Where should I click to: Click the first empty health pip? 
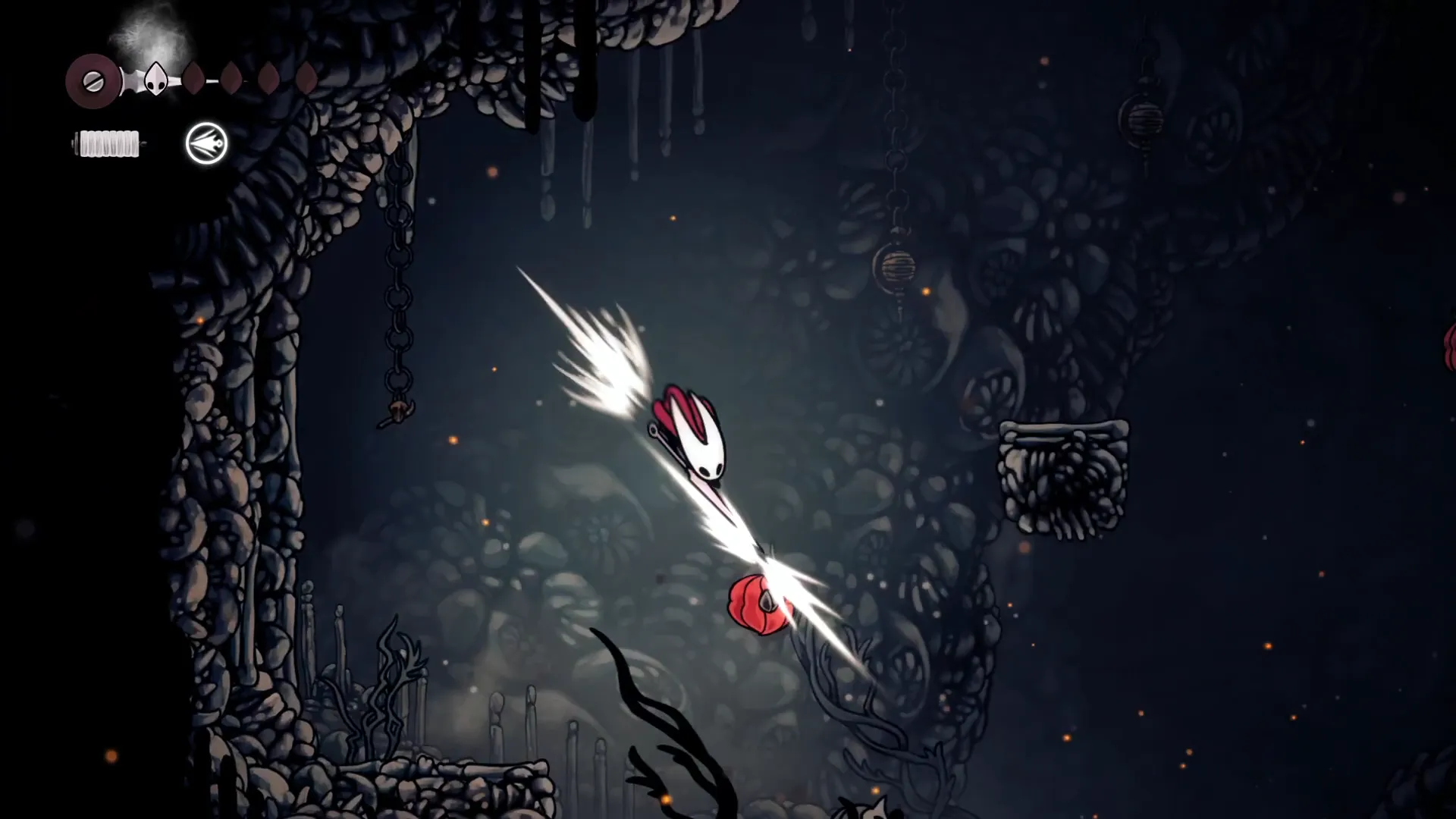point(194,78)
